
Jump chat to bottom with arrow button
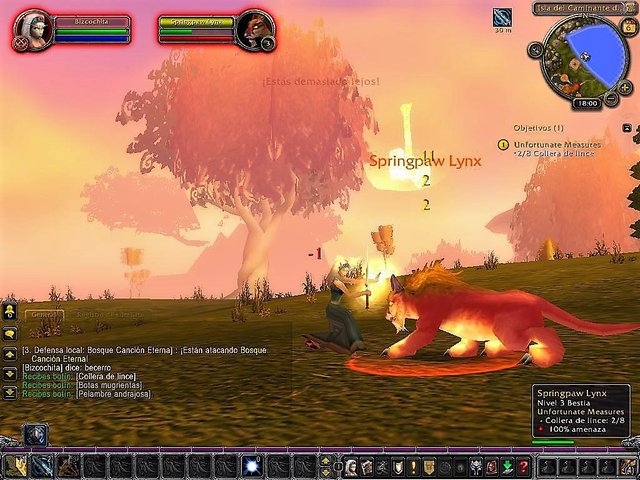pos(9,393)
